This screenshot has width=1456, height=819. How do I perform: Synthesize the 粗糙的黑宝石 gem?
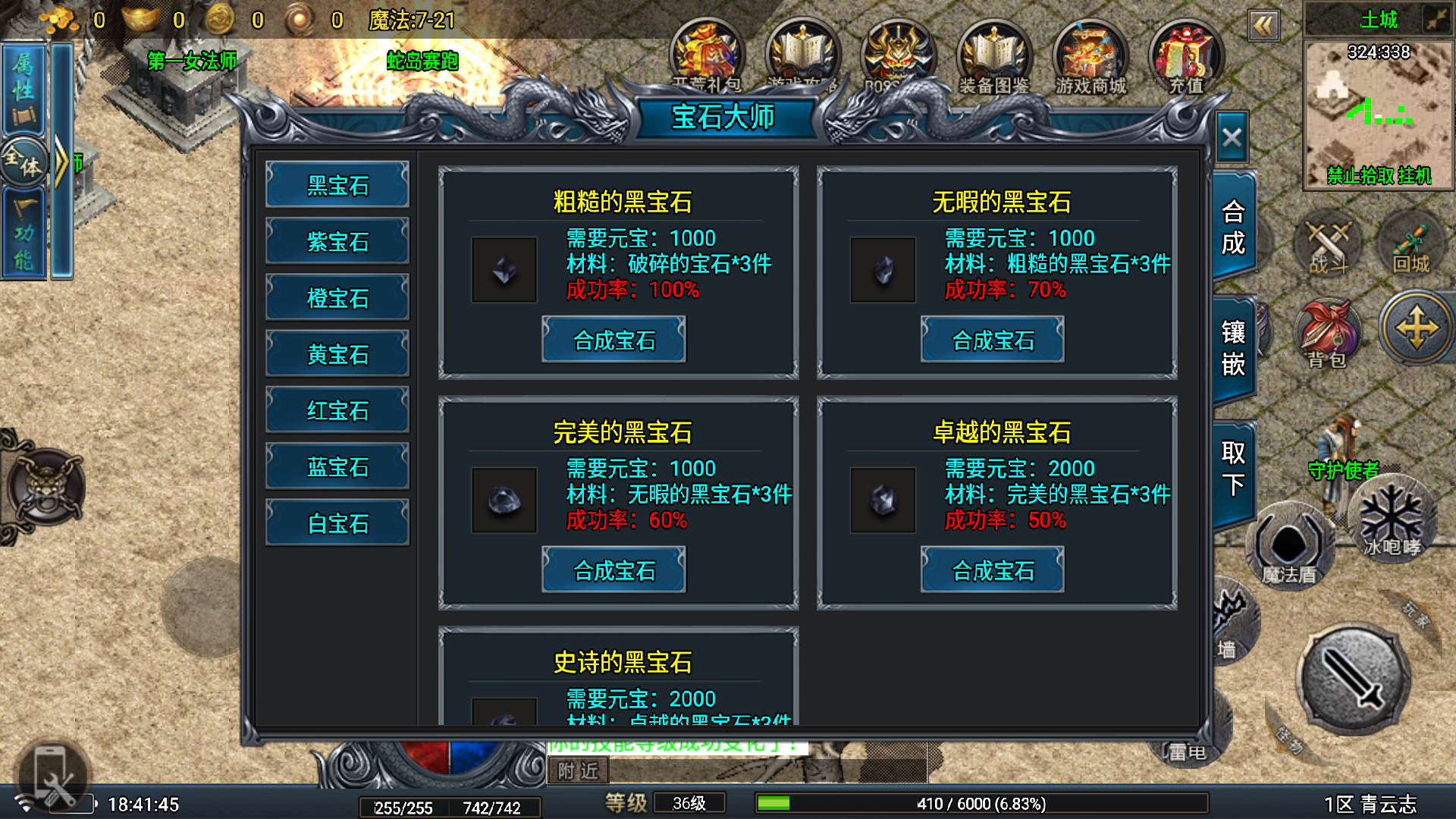point(613,340)
